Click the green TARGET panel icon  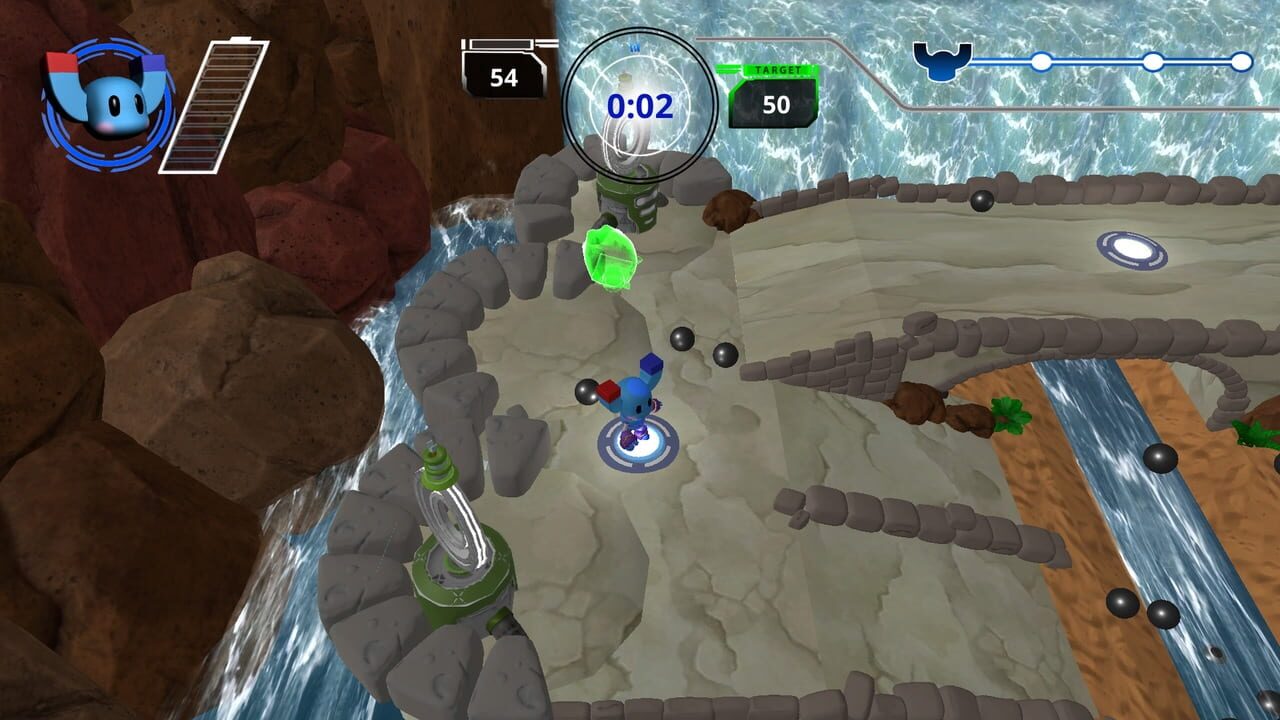777,90
